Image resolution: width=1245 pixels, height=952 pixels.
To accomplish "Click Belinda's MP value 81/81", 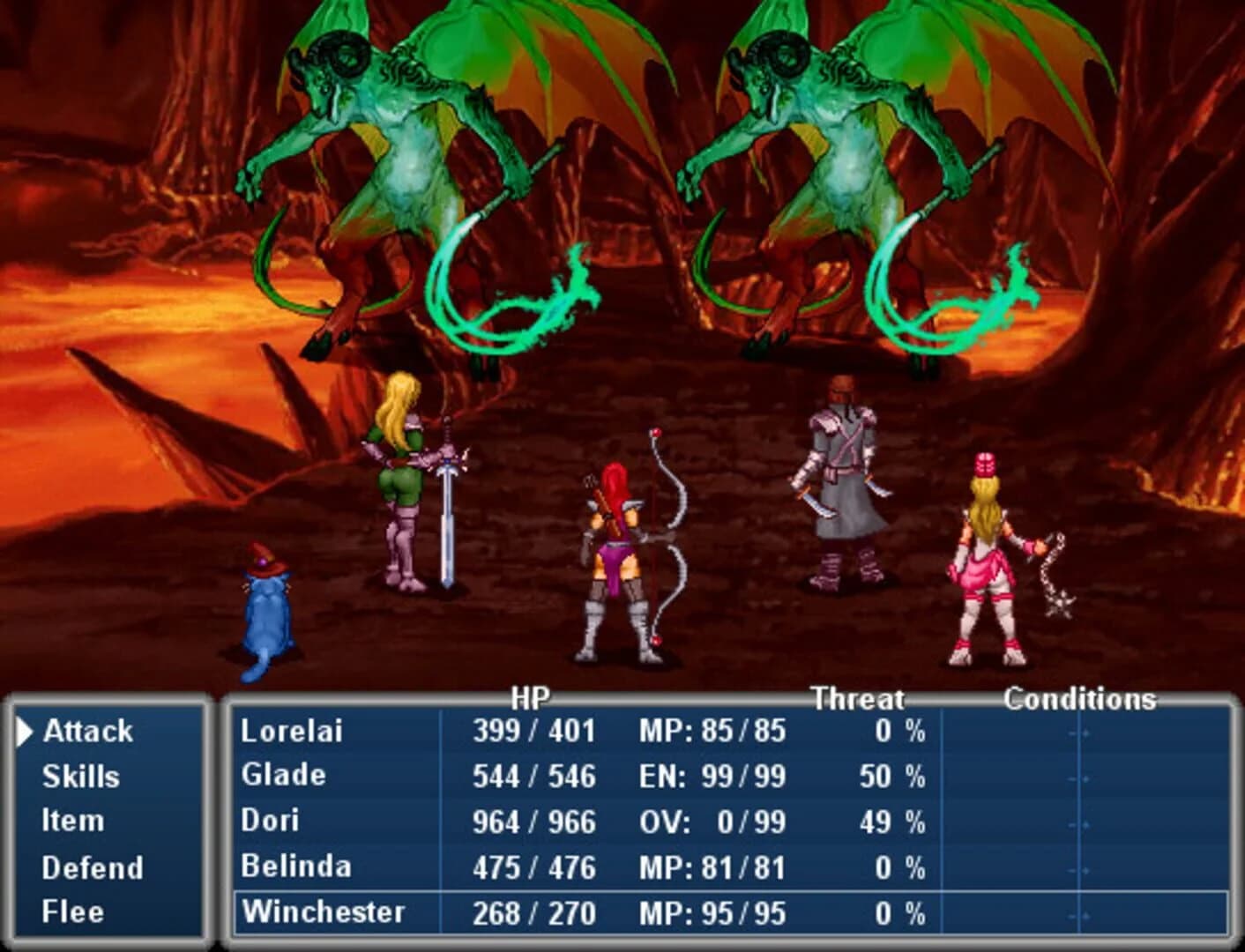I will (741, 866).
